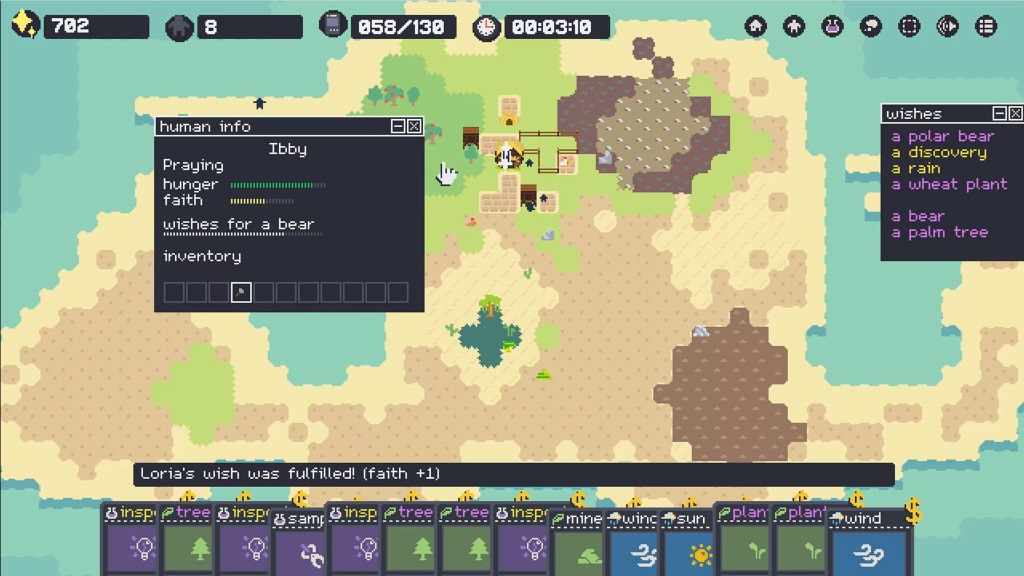Open the humans list icon

pyautogui.click(x=794, y=26)
